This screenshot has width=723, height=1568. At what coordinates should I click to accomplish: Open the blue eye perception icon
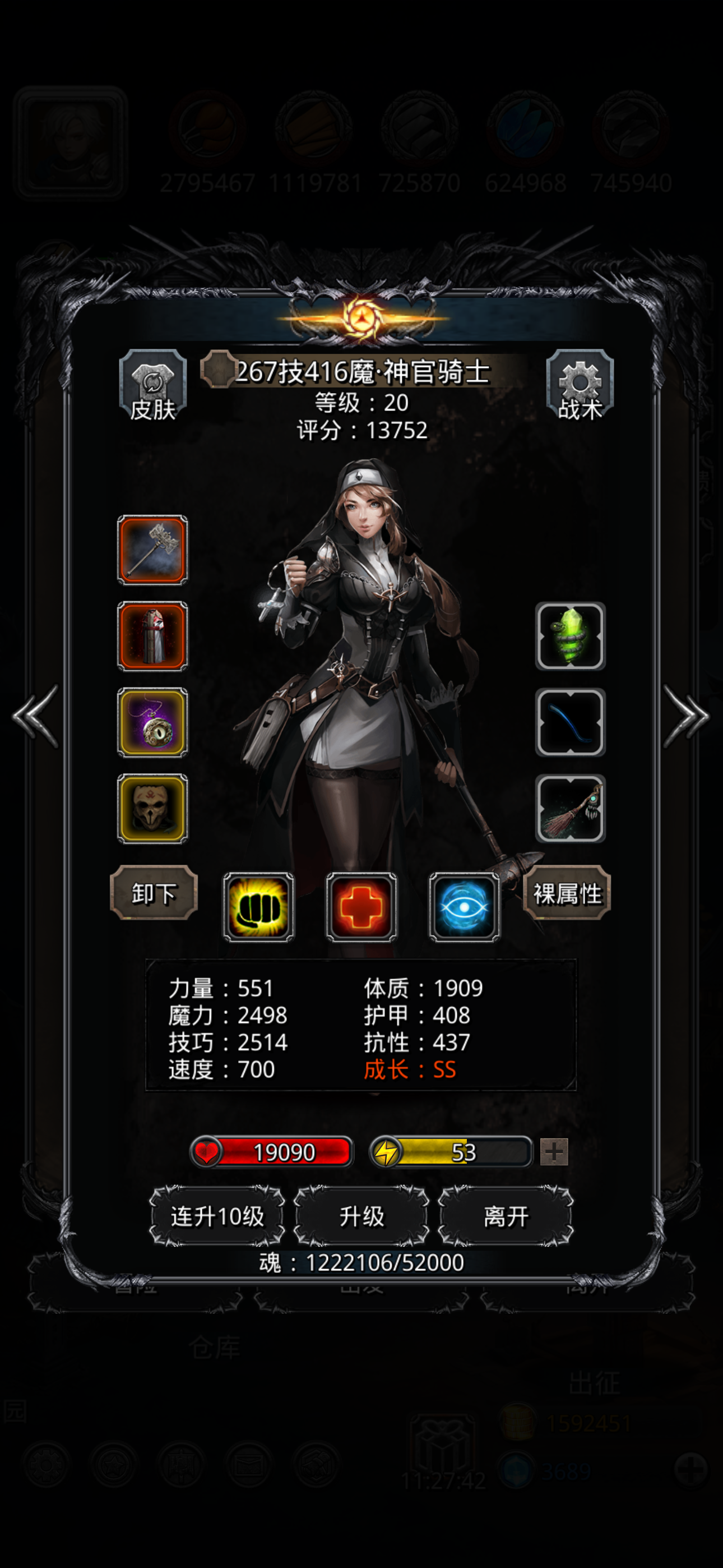click(465, 907)
